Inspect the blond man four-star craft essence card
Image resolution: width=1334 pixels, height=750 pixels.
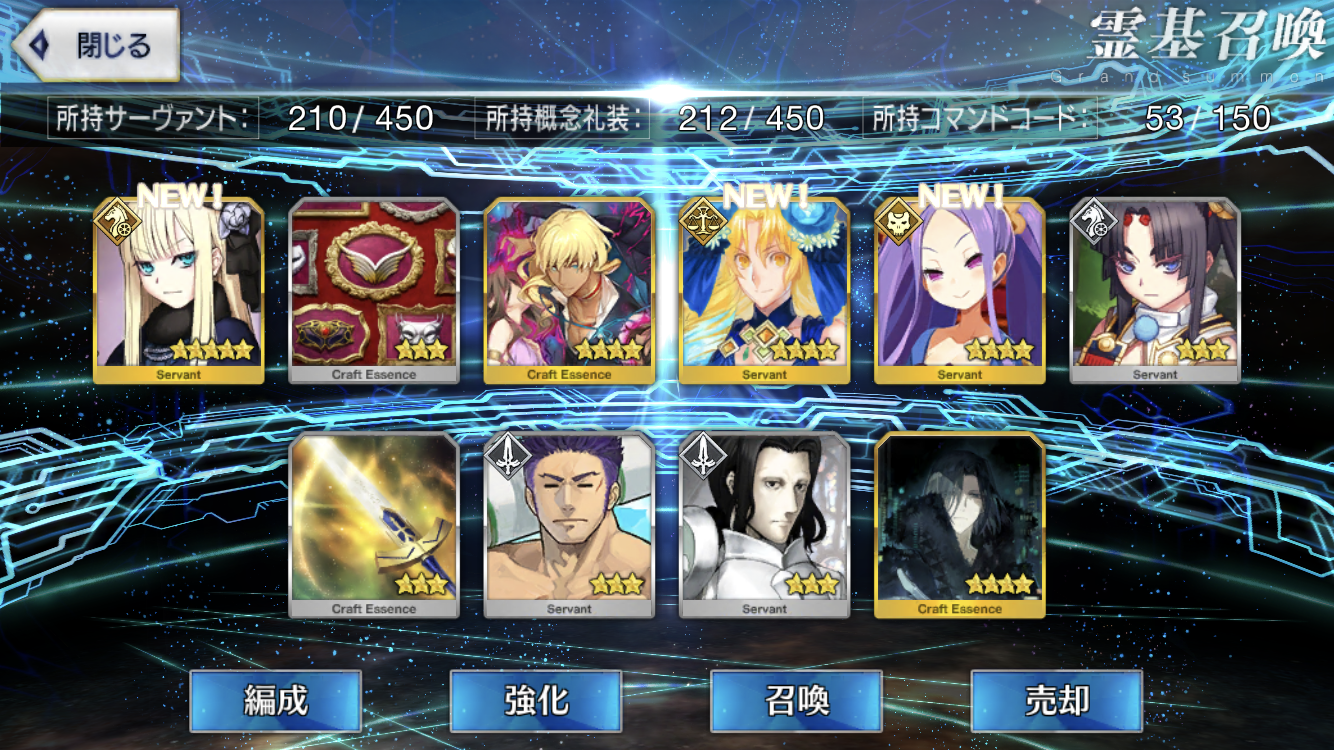[569, 290]
